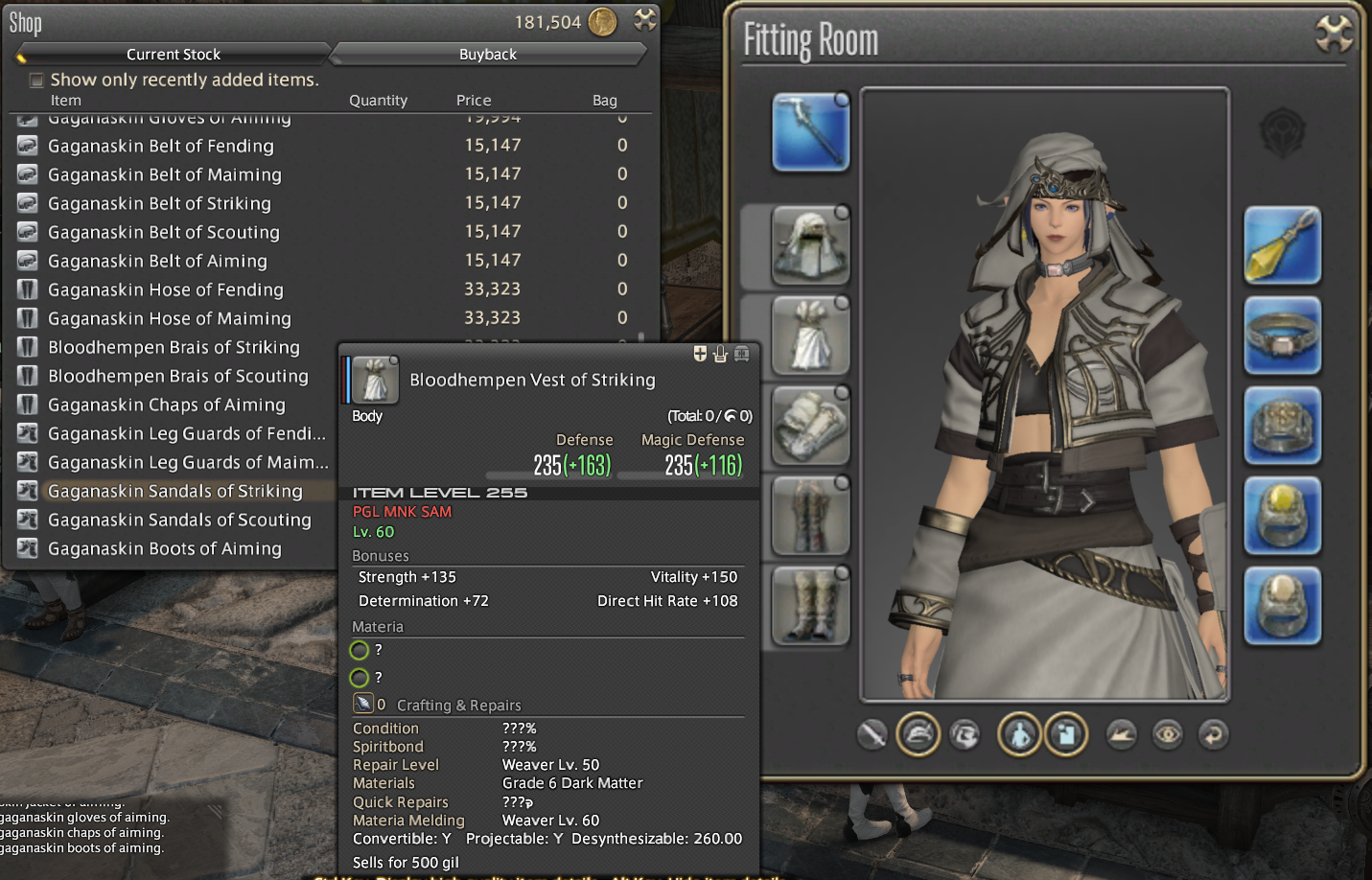Toggle Show only recently added items
This screenshot has height=880, width=1372.
pos(36,81)
